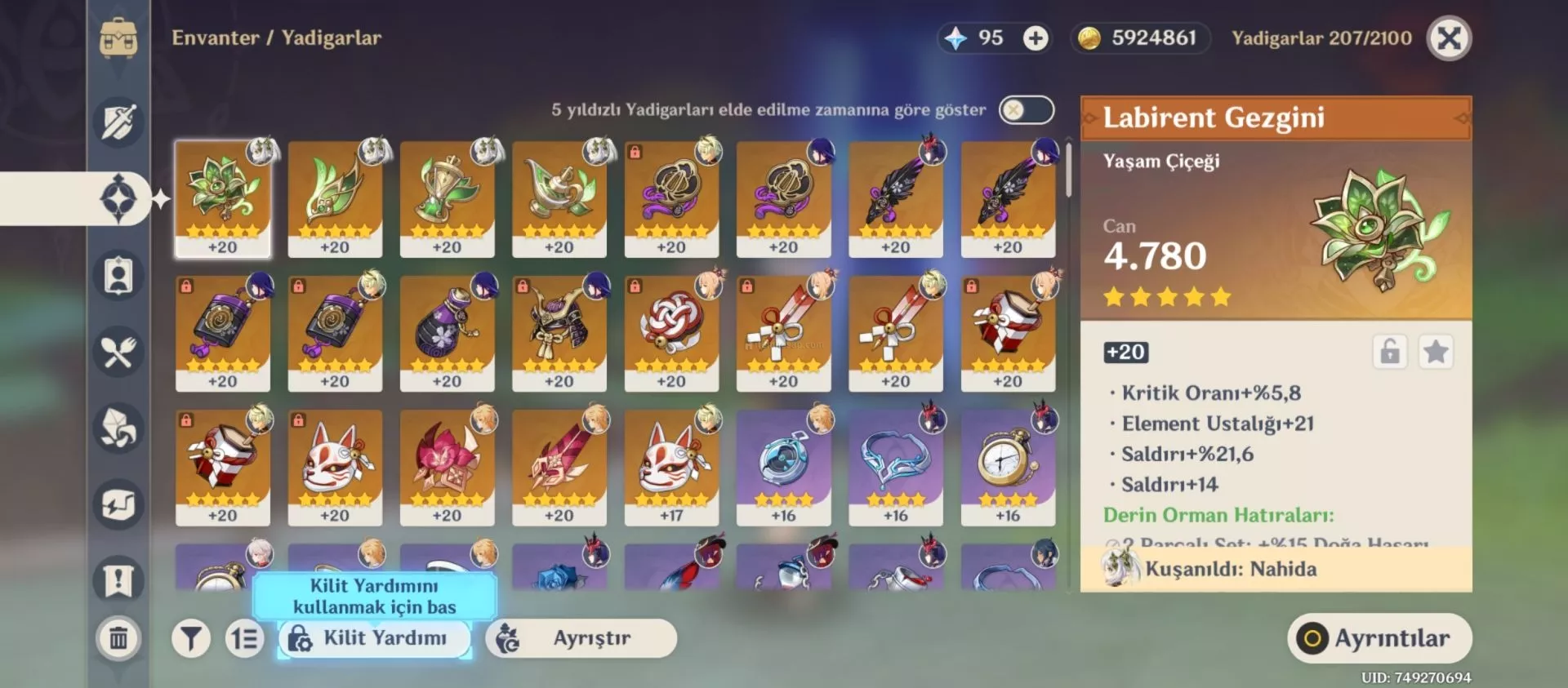
Task: Mark the selected artifact with the star
Action: click(x=1435, y=353)
